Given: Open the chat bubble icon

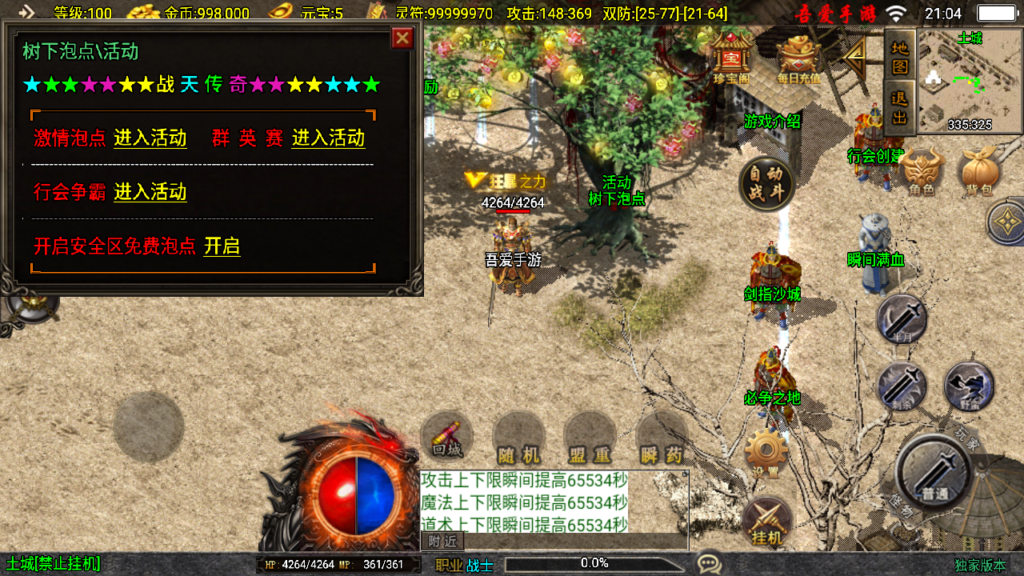Looking at the screenshot, I should pyautogui.click(x=710, y=564).
